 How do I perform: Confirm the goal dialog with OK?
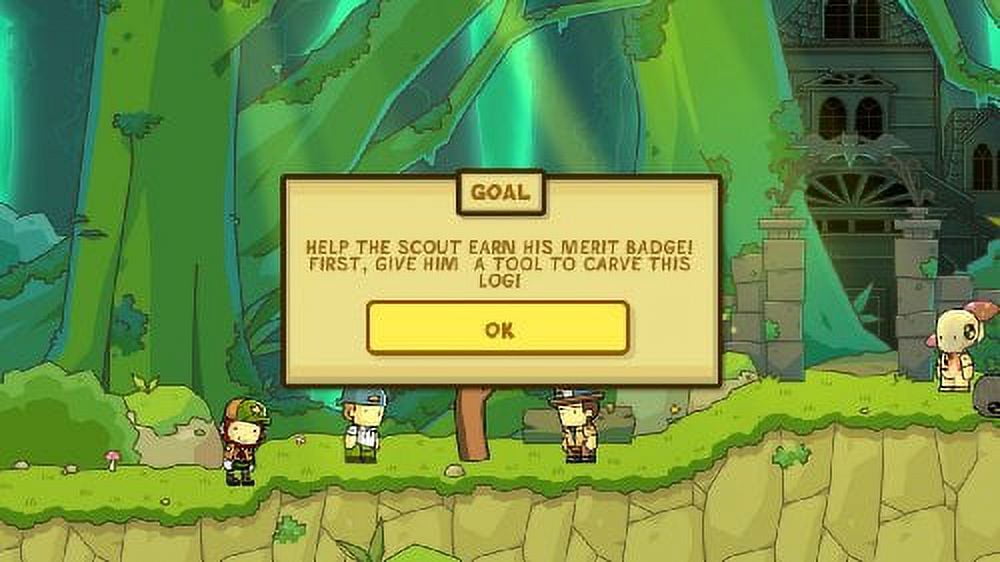498,329
